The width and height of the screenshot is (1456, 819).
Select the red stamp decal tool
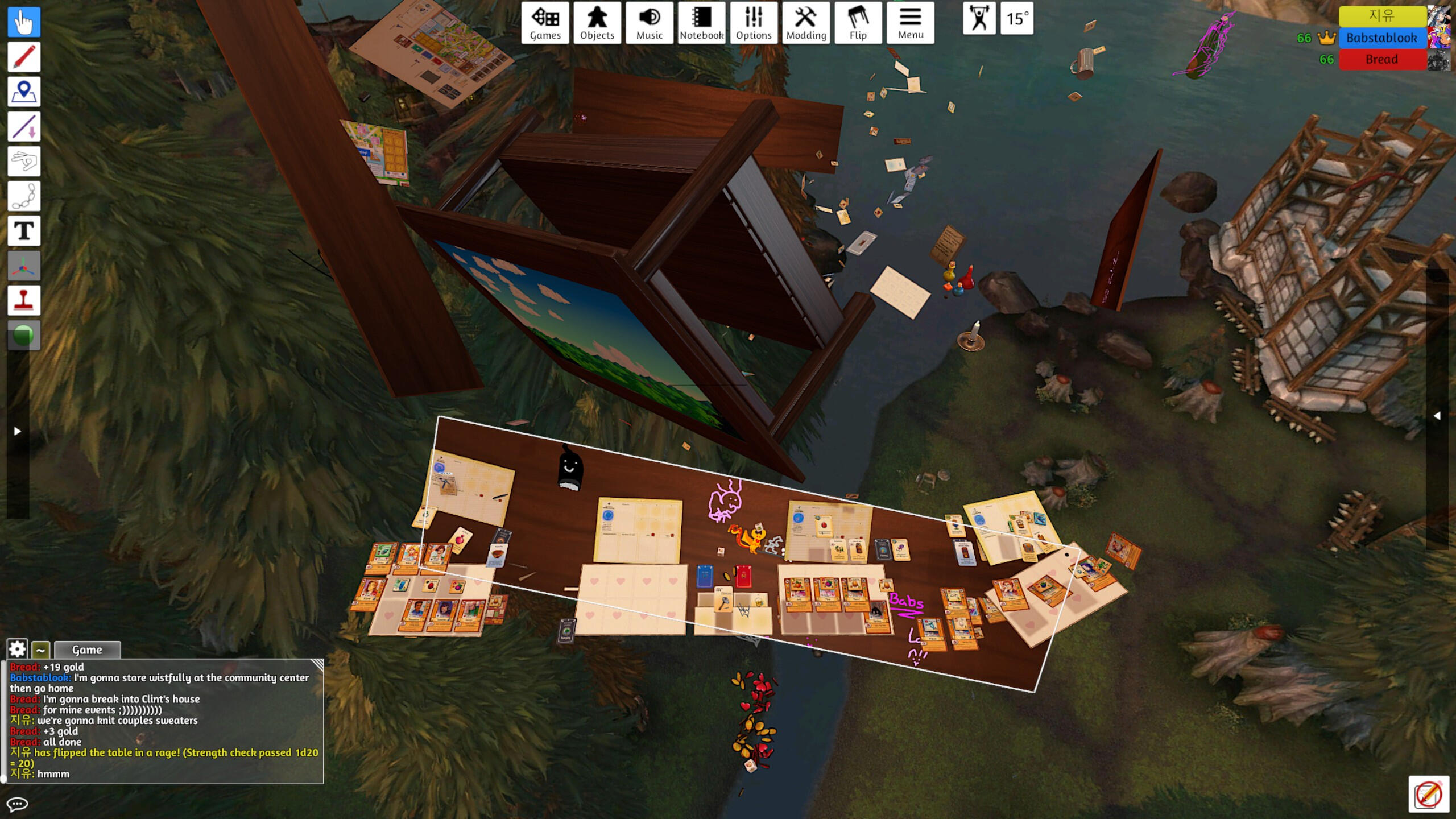tap(24, 300)
